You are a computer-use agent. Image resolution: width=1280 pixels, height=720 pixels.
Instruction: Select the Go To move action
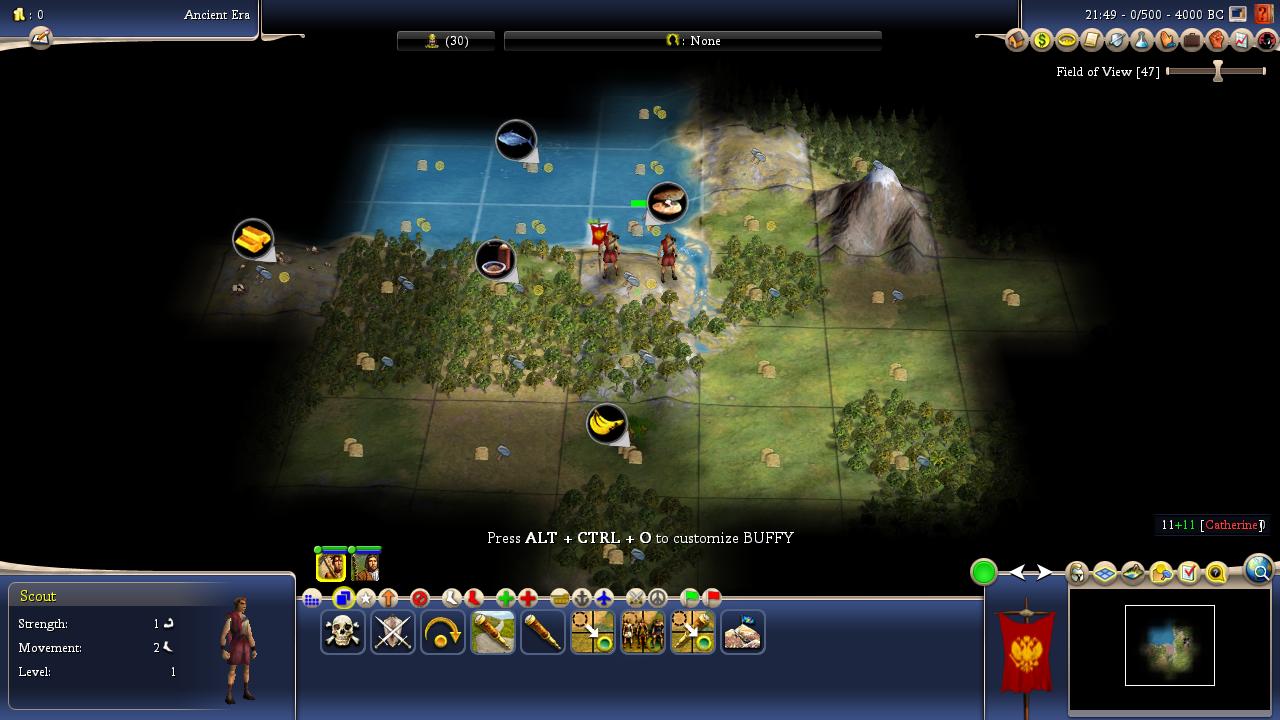(593, 632)
